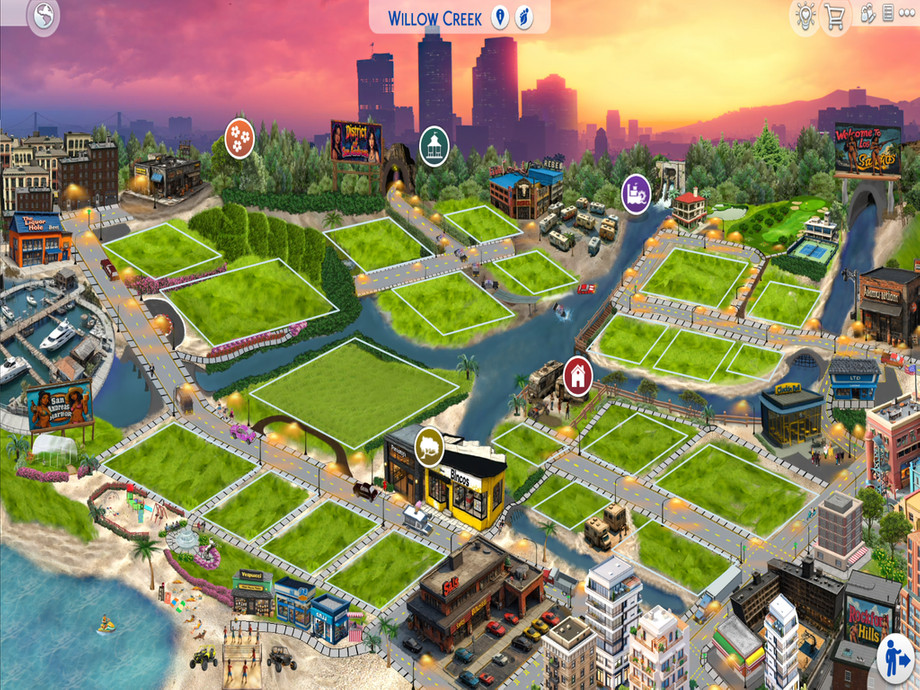
Task: Click the leaf icon beside Willow Creek
Action: point(526,18)
